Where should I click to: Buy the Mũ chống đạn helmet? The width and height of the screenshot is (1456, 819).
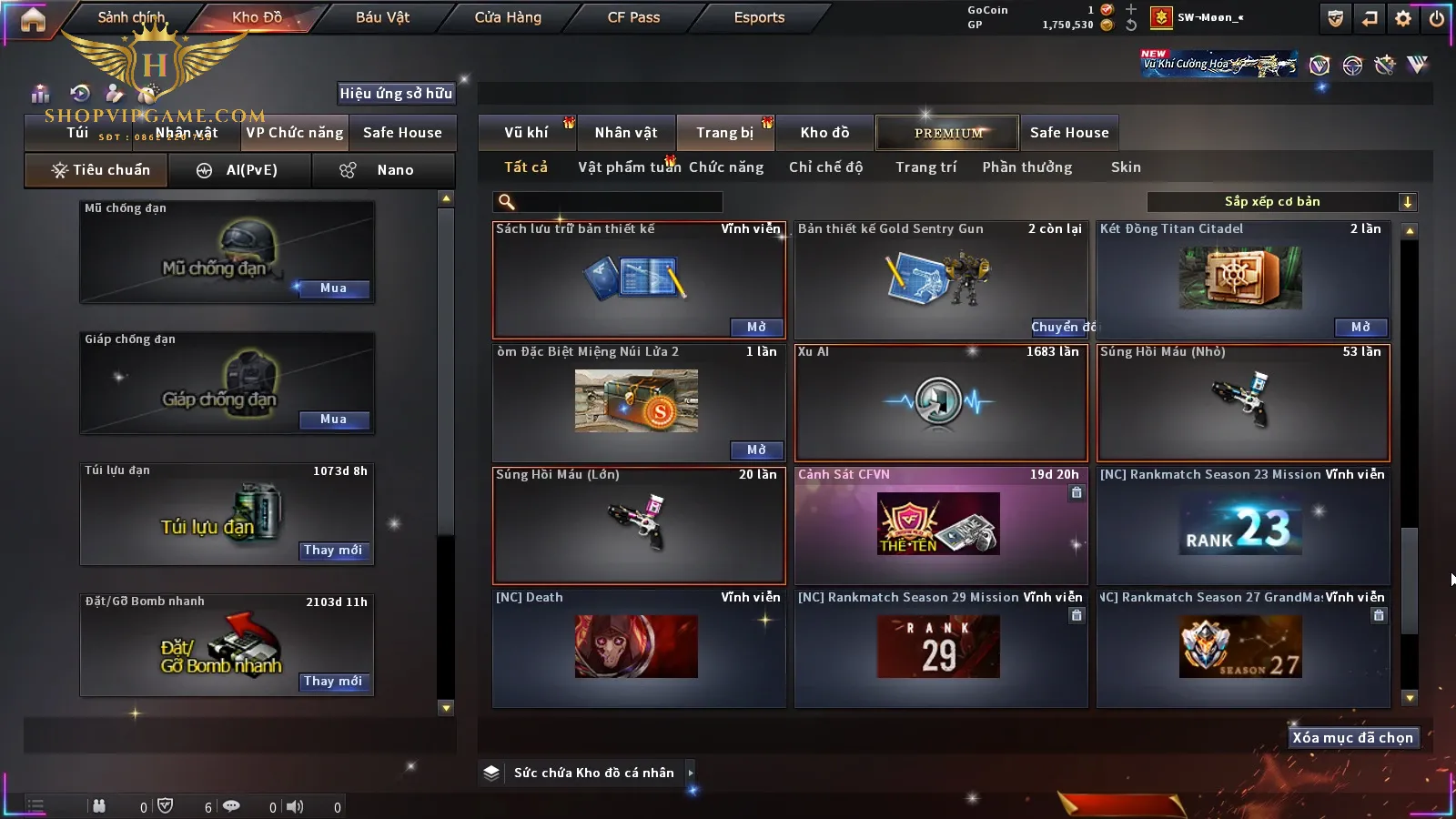(333, 288)
